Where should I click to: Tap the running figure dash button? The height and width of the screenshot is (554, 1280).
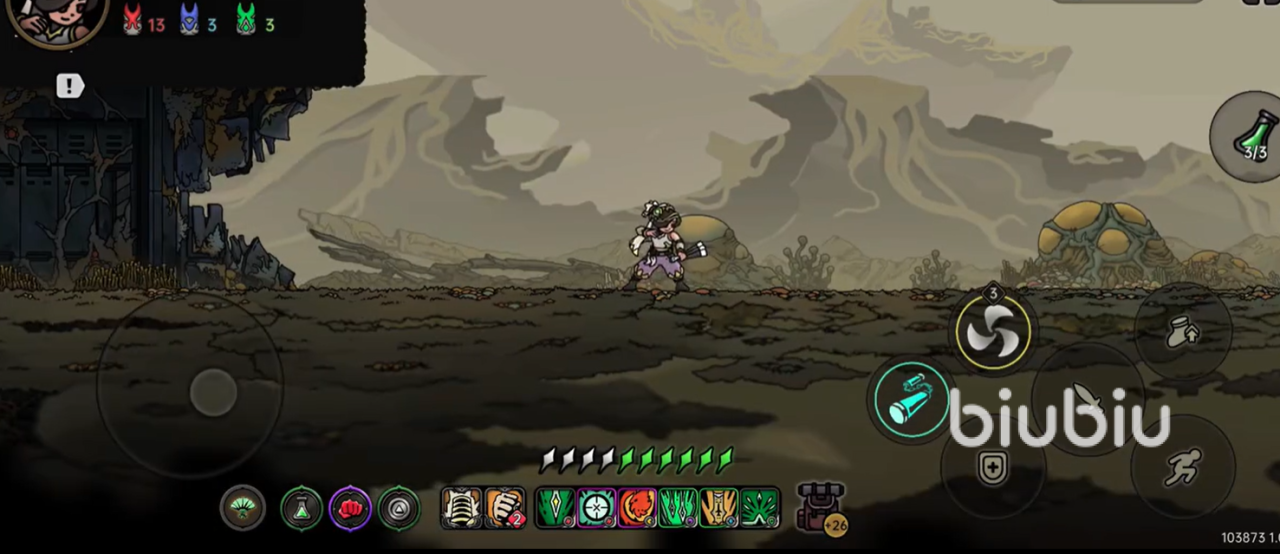click(1183, 467)
